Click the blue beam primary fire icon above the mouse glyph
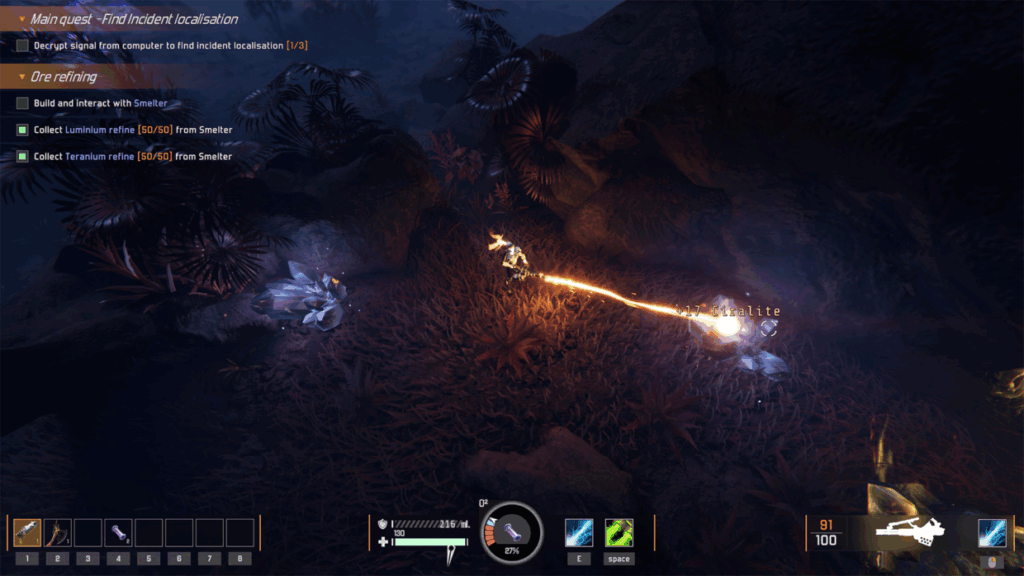The image size is (1024, 576). 992,532
